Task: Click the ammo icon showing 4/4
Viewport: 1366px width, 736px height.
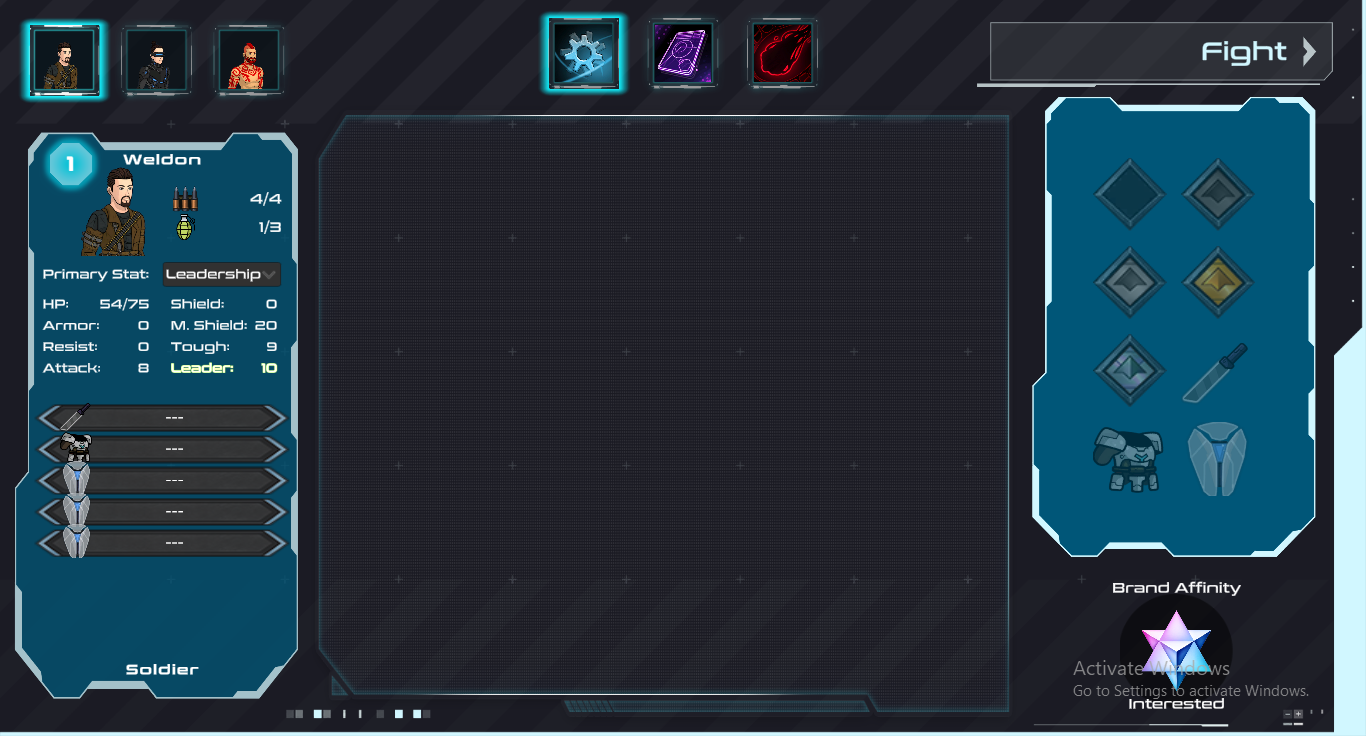Action: 186,196
